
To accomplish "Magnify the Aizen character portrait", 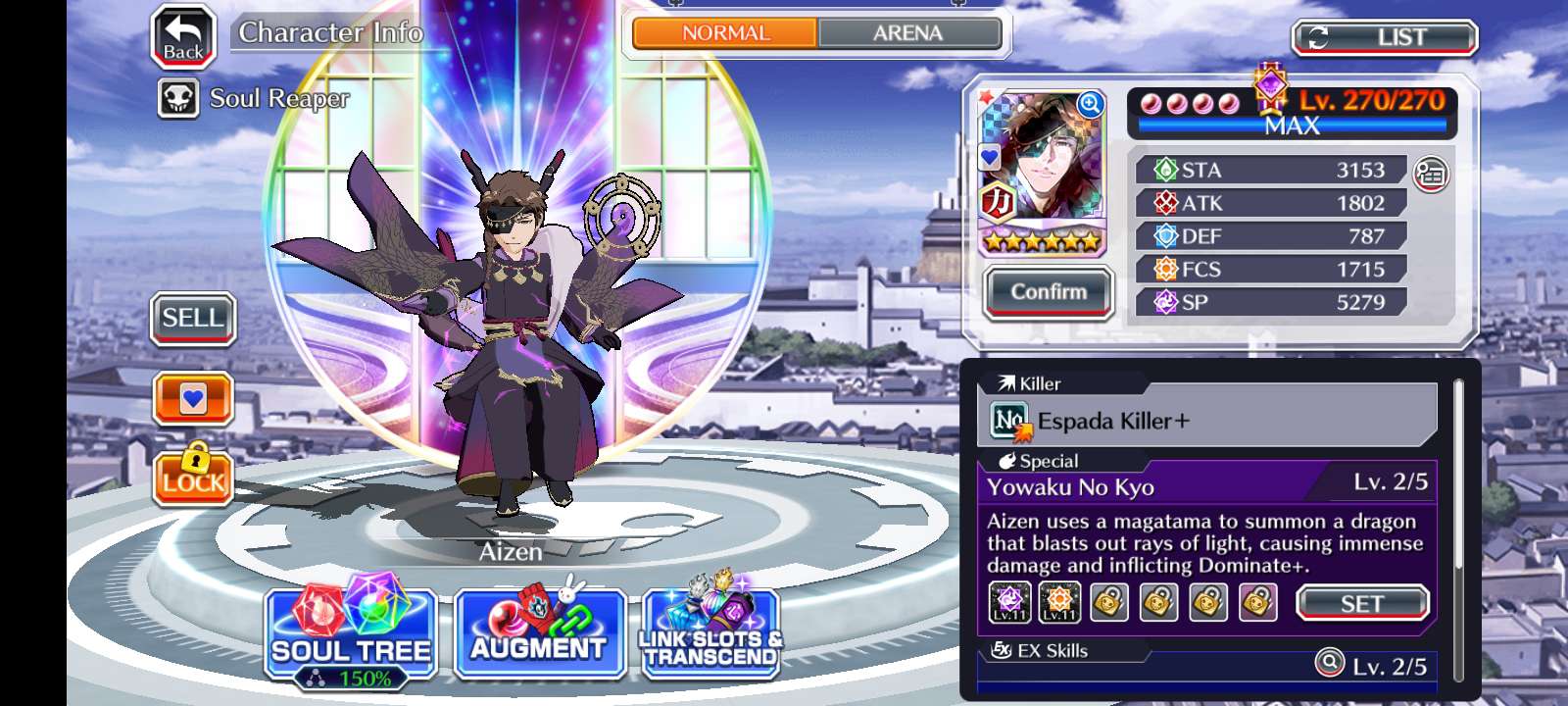I will pyautogui.click(x=1090, y=104).
